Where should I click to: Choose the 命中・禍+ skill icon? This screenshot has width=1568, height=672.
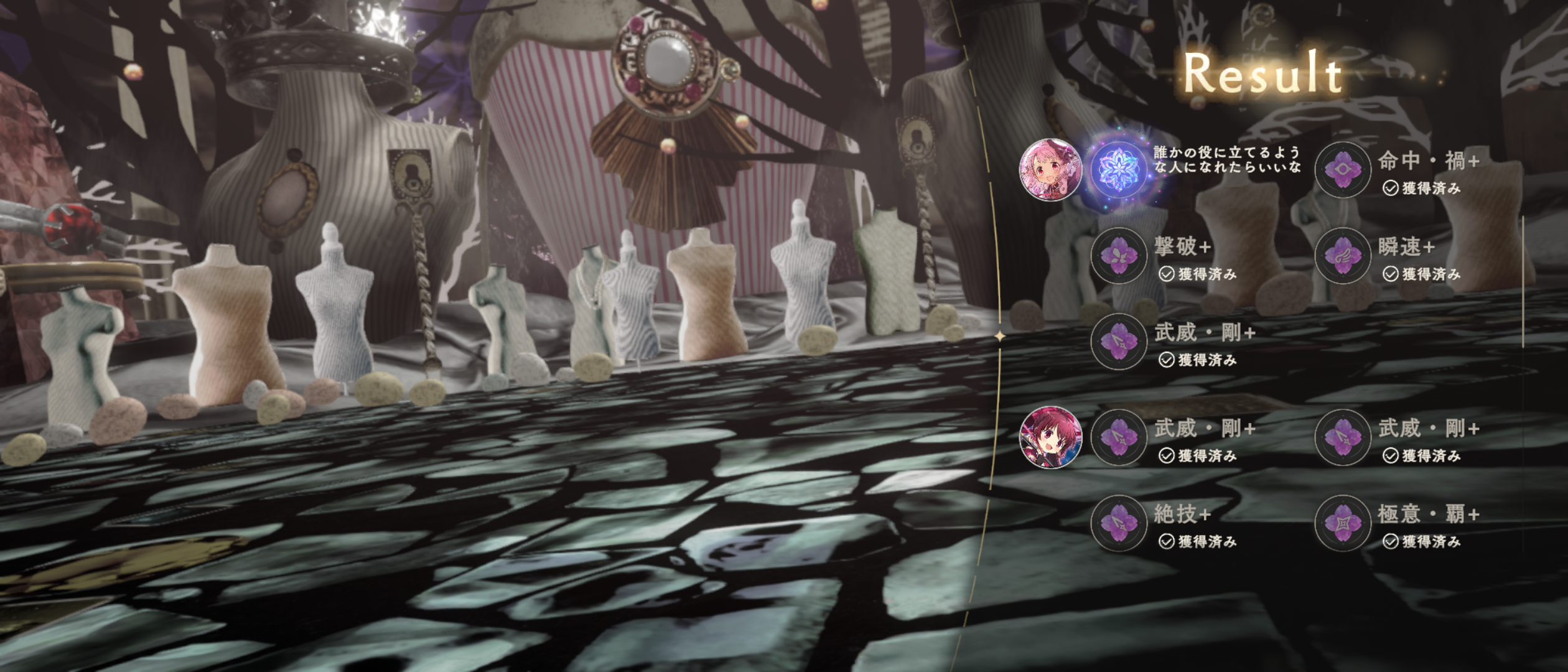1343,170
